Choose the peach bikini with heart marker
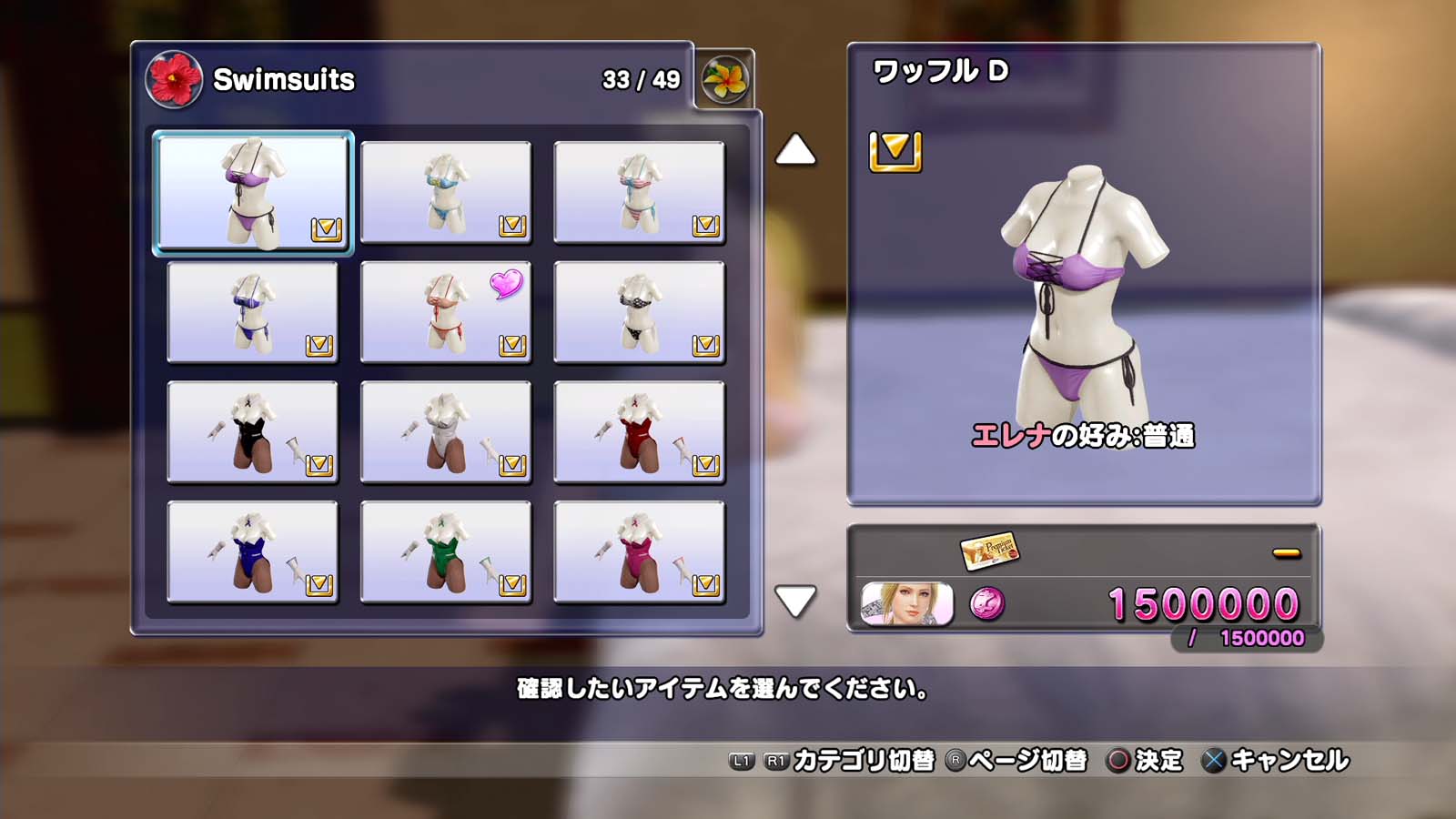This screenshot has width=1456, height=819. (446, 312)
